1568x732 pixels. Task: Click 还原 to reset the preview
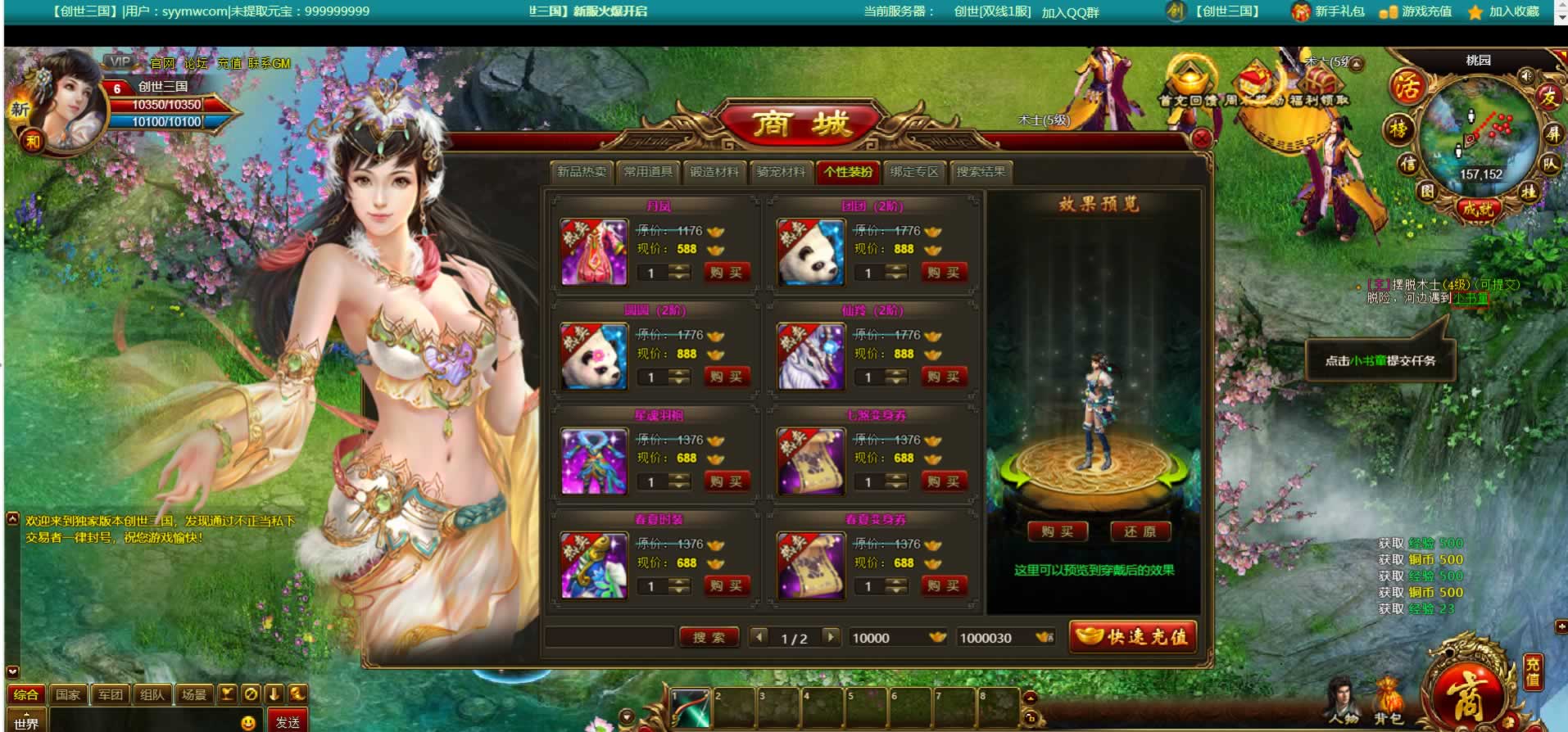(x=1140, y=532)
